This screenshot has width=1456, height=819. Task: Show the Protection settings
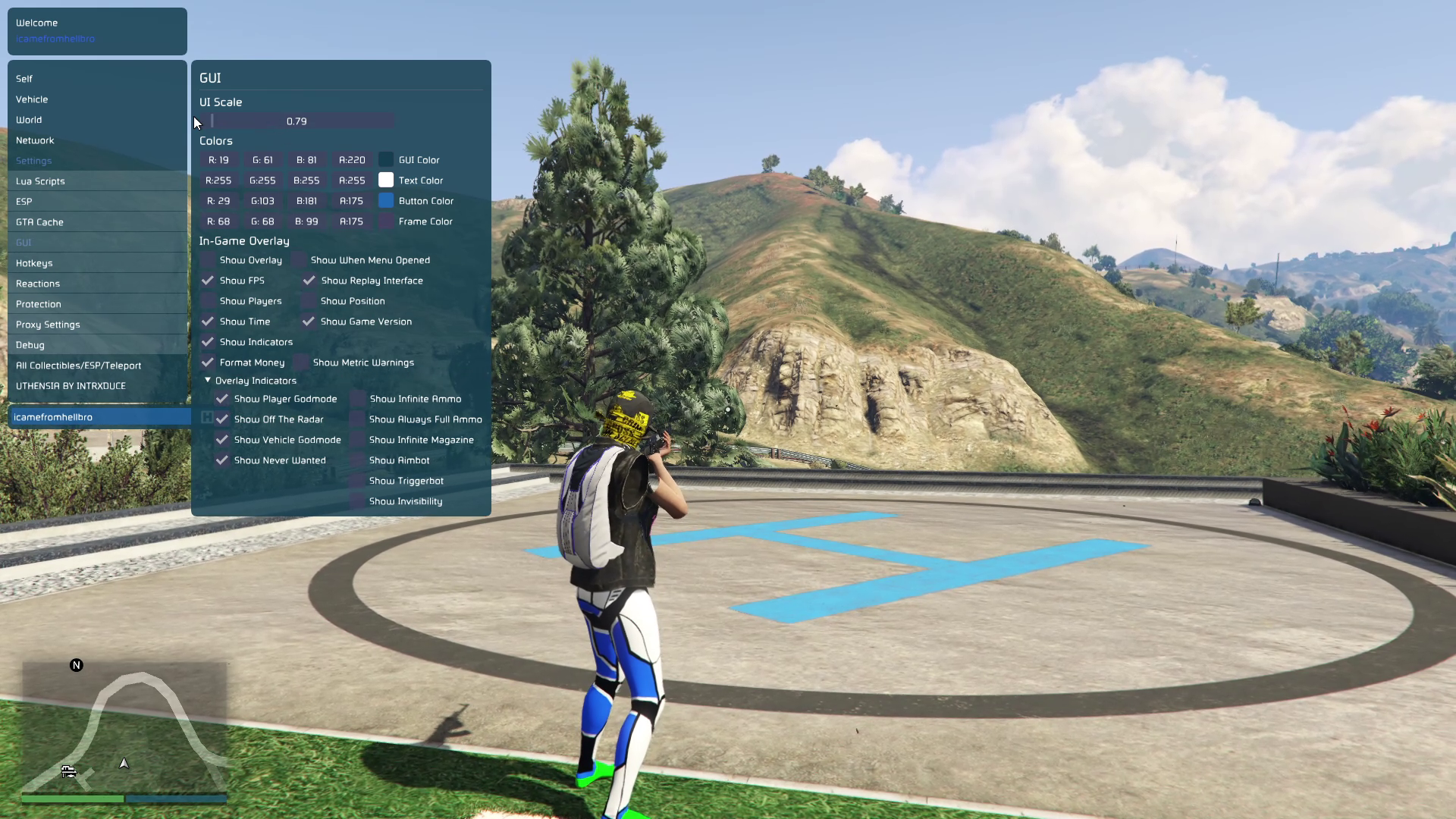pyautogui.click(x=39, y=304)
